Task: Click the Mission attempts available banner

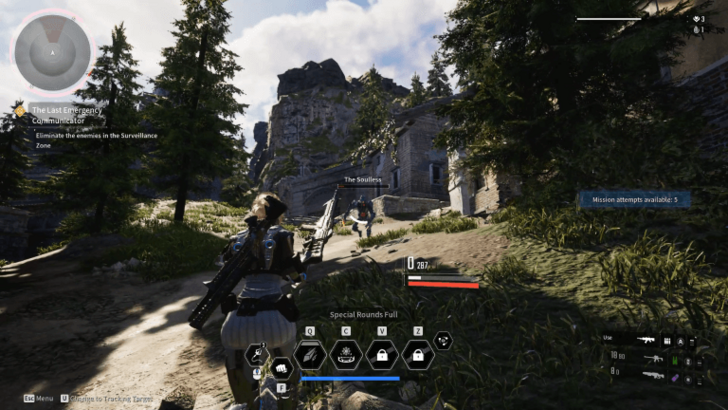Action: point(634,200)
